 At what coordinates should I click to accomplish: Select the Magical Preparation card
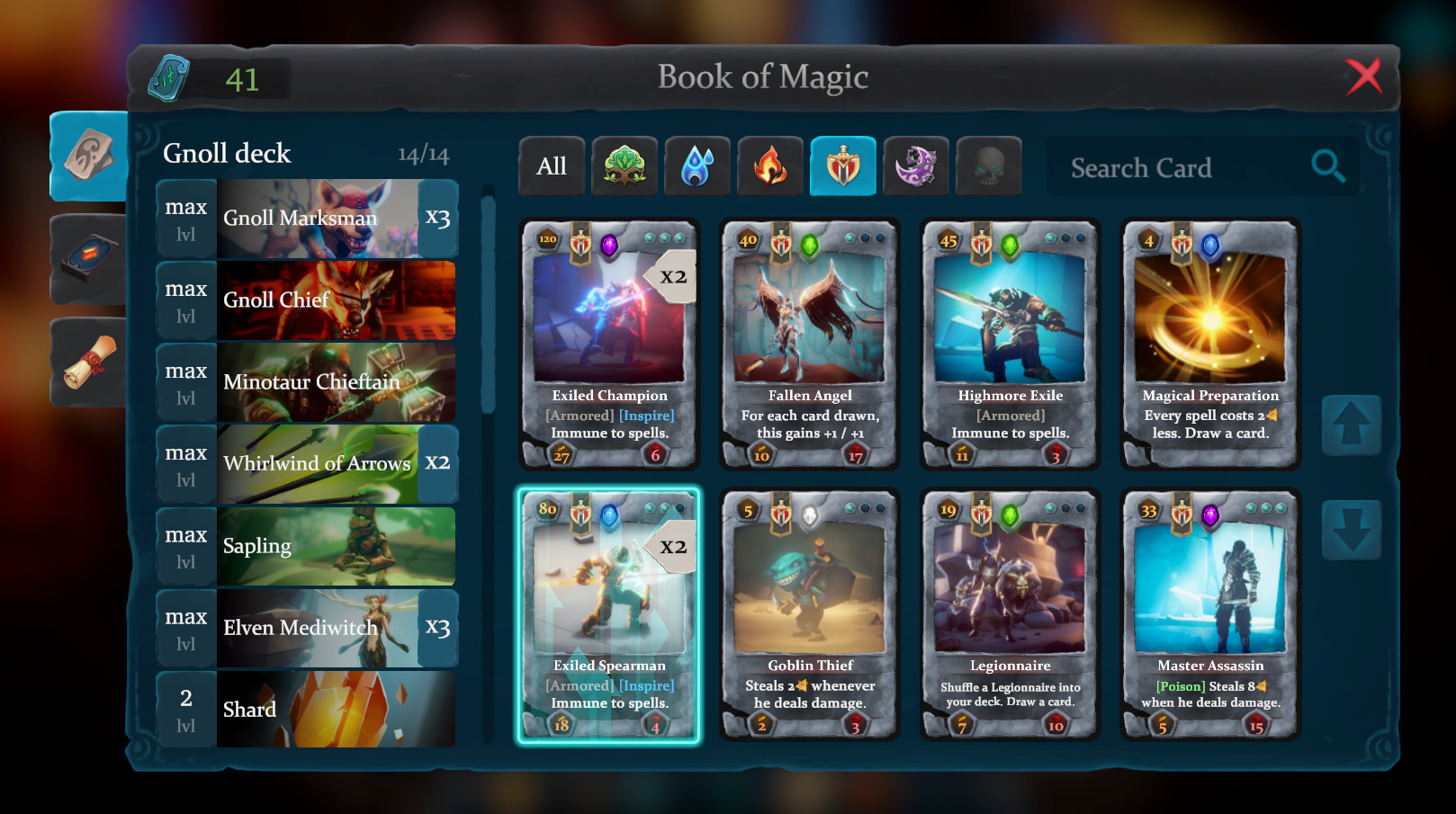click(x=1209, y=344)
